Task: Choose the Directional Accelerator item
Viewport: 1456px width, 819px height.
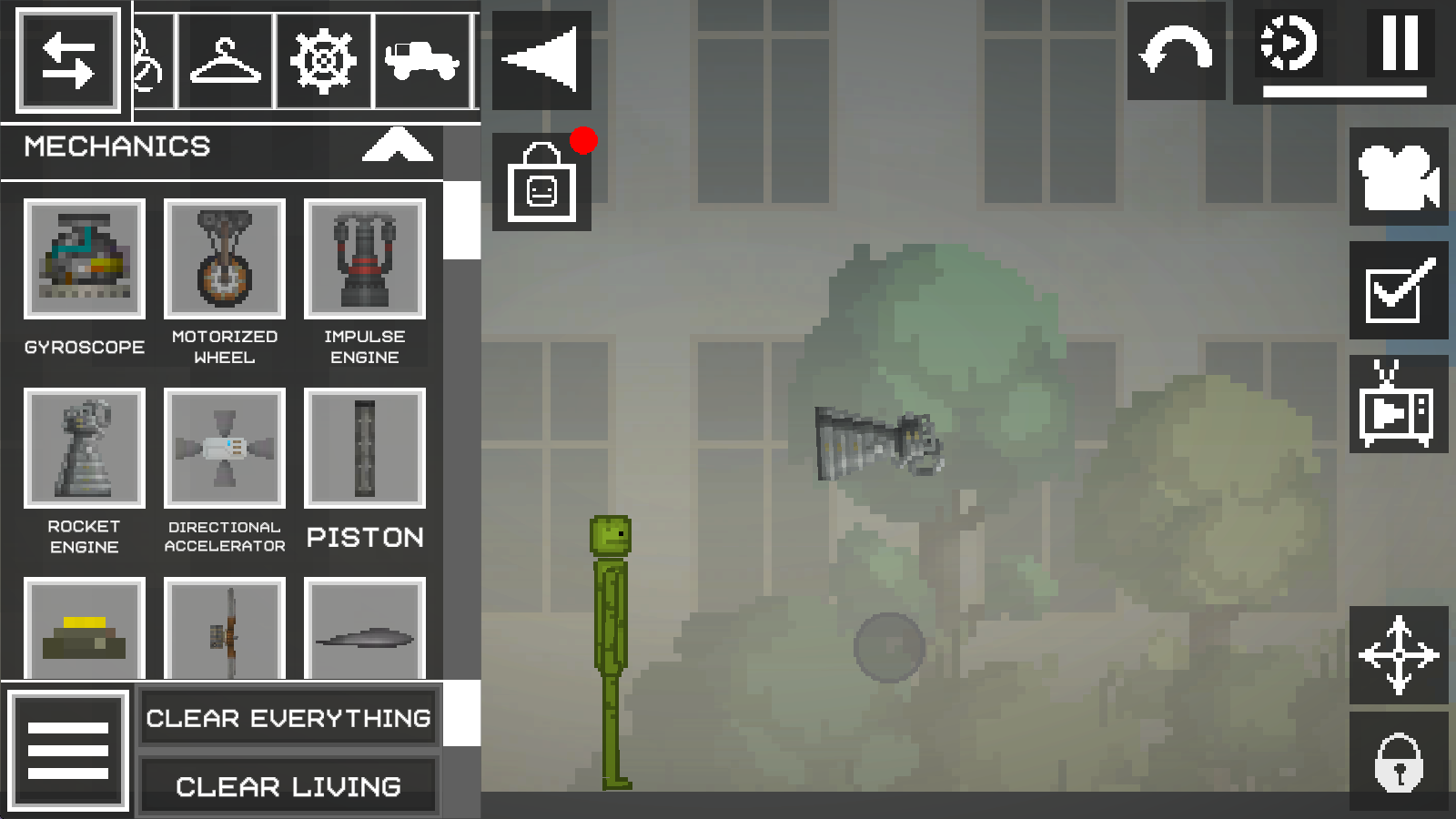Action: coord(225,449)
